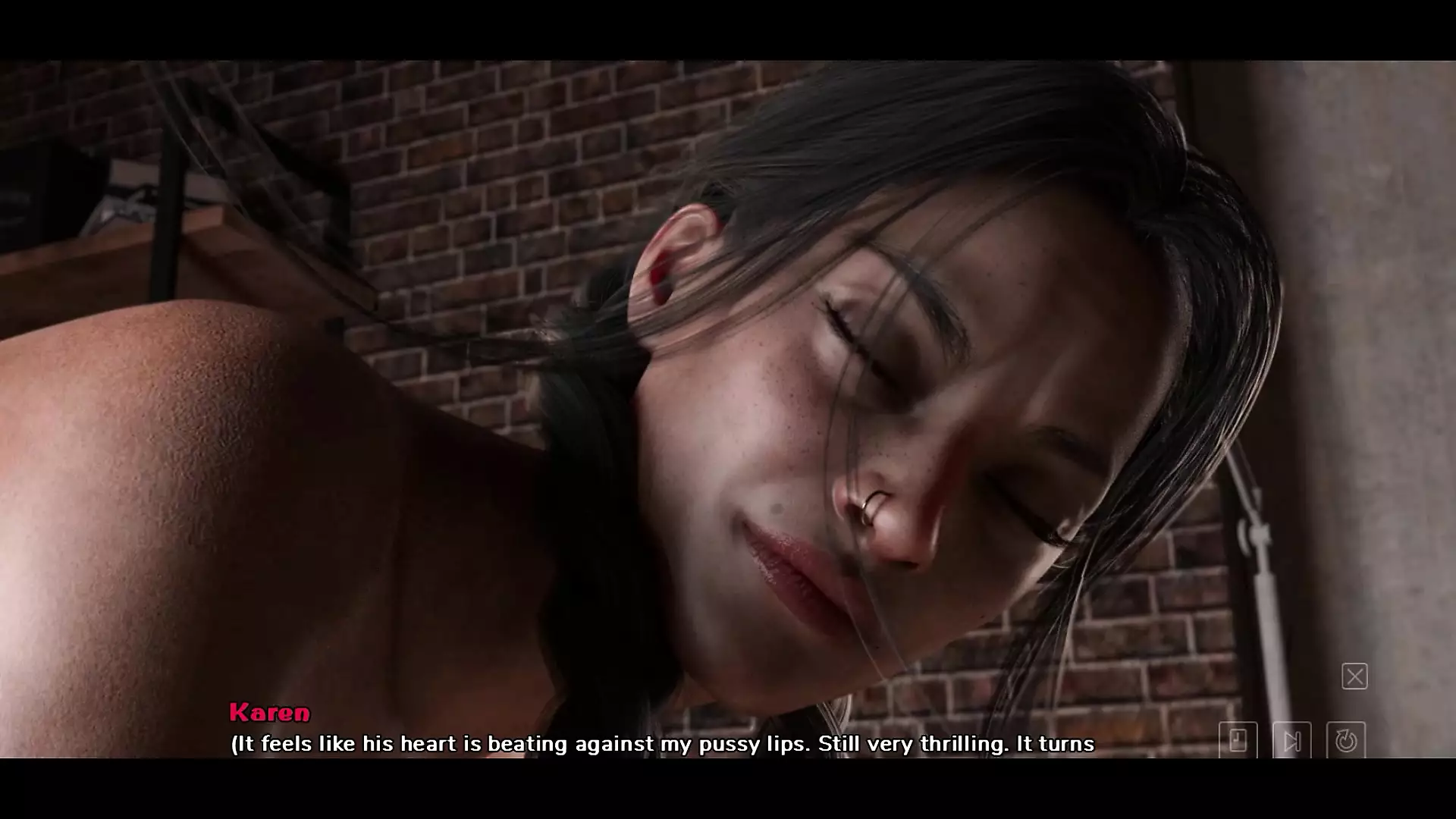Hide the dialogue box with the X button
The image size is (1456, 819).
click(1354, 676)
